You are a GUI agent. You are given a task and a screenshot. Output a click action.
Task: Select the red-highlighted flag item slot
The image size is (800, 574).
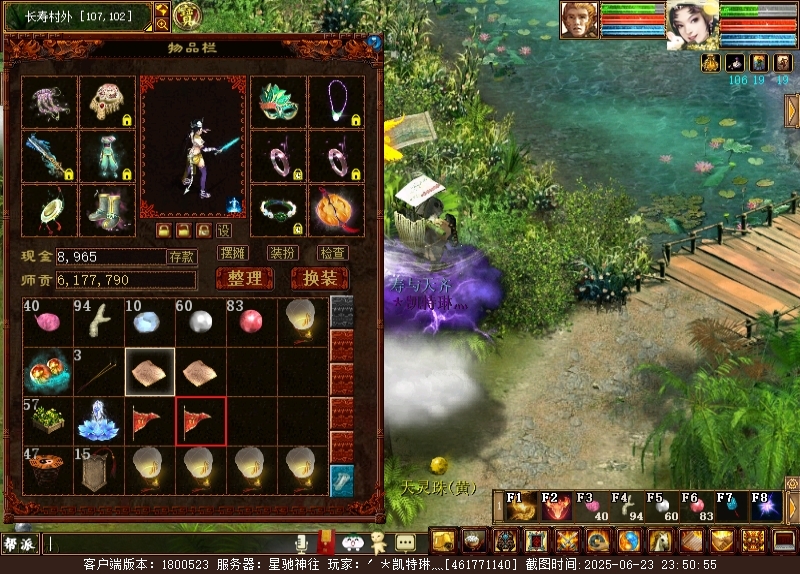[x=201, y=421]
